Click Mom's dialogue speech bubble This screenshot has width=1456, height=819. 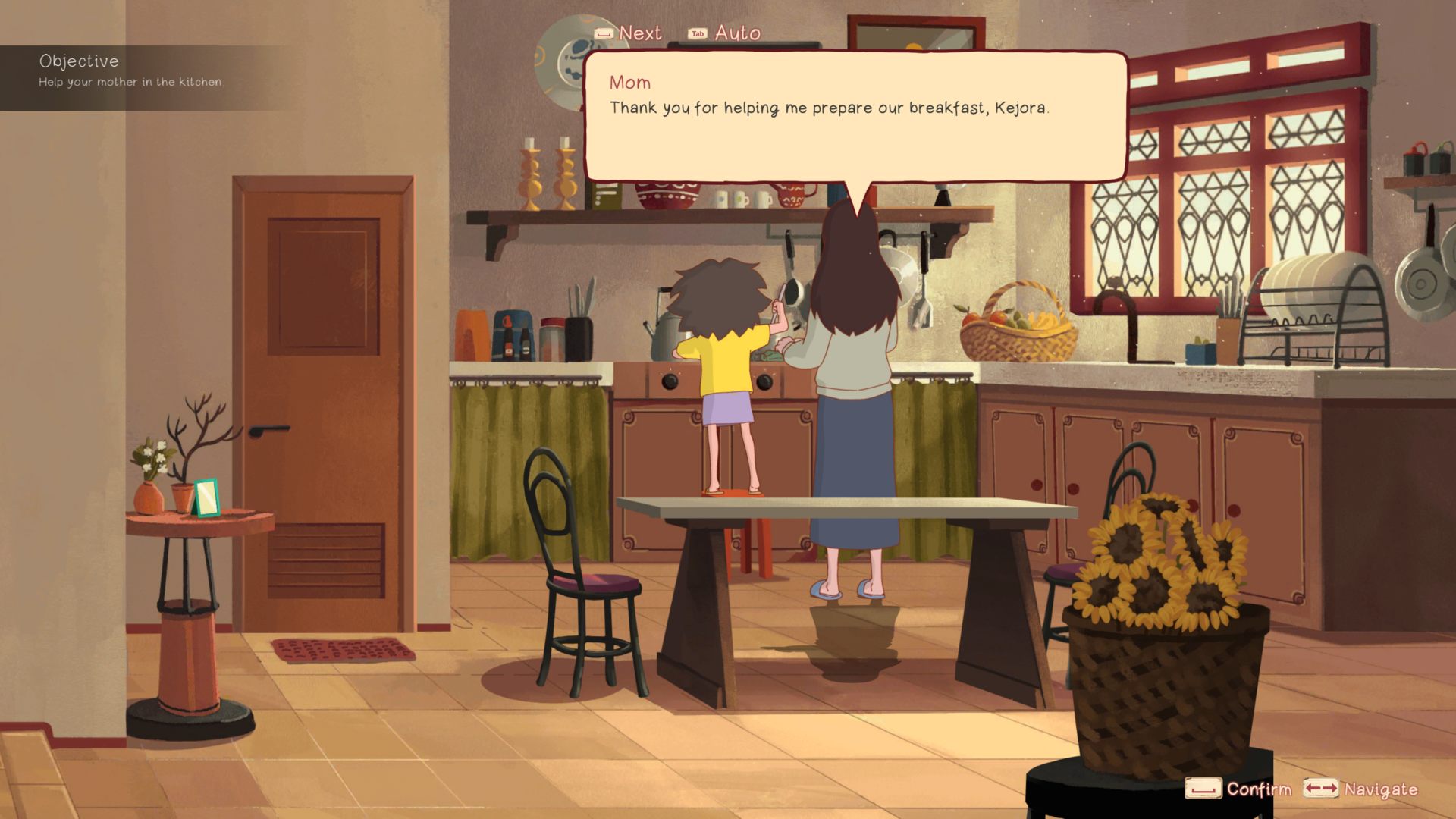click(855, 116)
